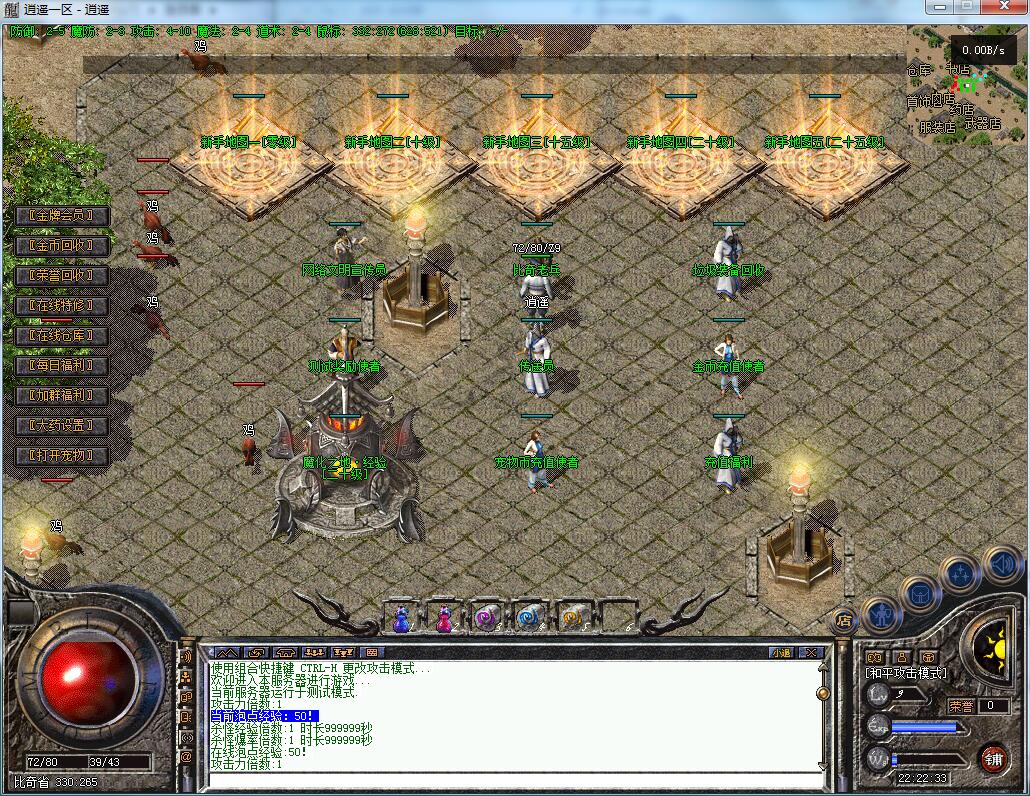Open the 大药设置 potion settings
This screenshot has width=1030, height=796.
tap(62, 426)
